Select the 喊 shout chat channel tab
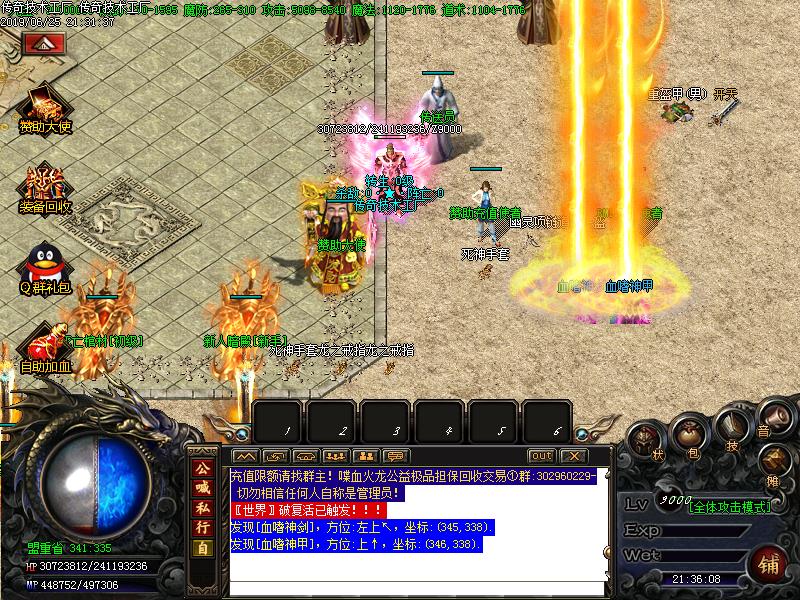 click(202, 495)
